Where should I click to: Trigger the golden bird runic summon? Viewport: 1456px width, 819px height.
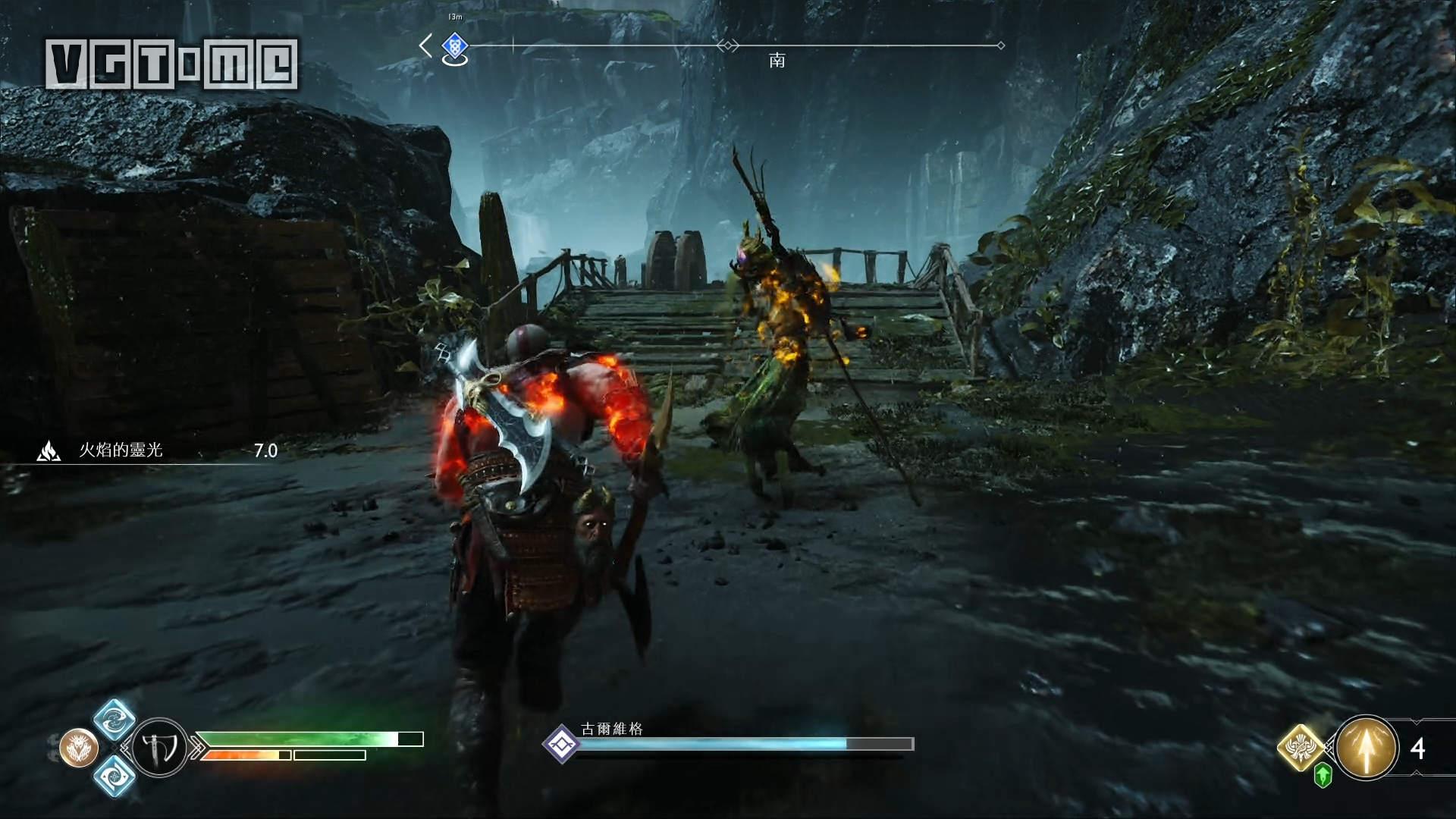tap(1301, 747)
